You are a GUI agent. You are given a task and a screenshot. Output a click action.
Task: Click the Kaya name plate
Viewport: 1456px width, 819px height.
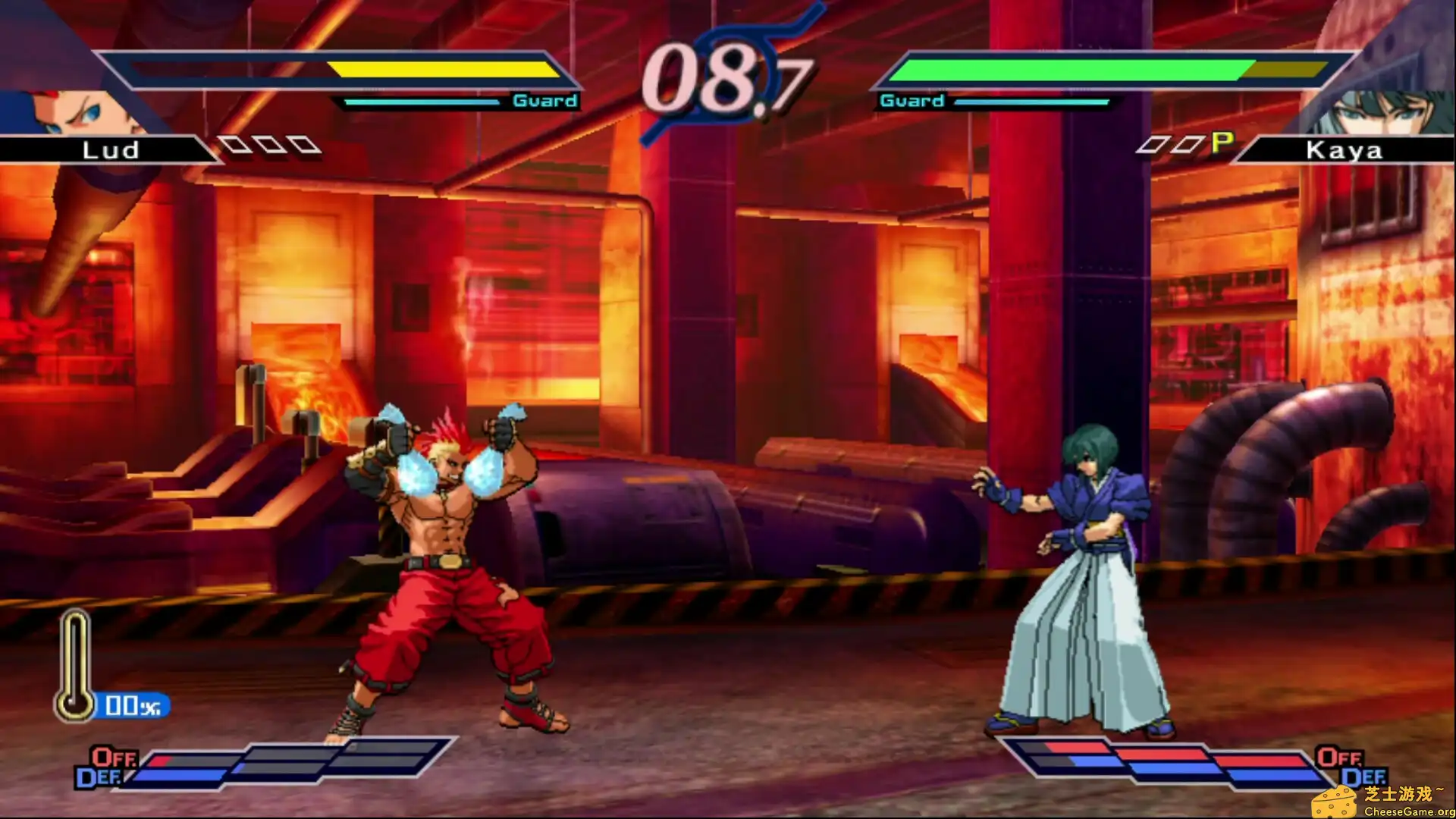1346,150
